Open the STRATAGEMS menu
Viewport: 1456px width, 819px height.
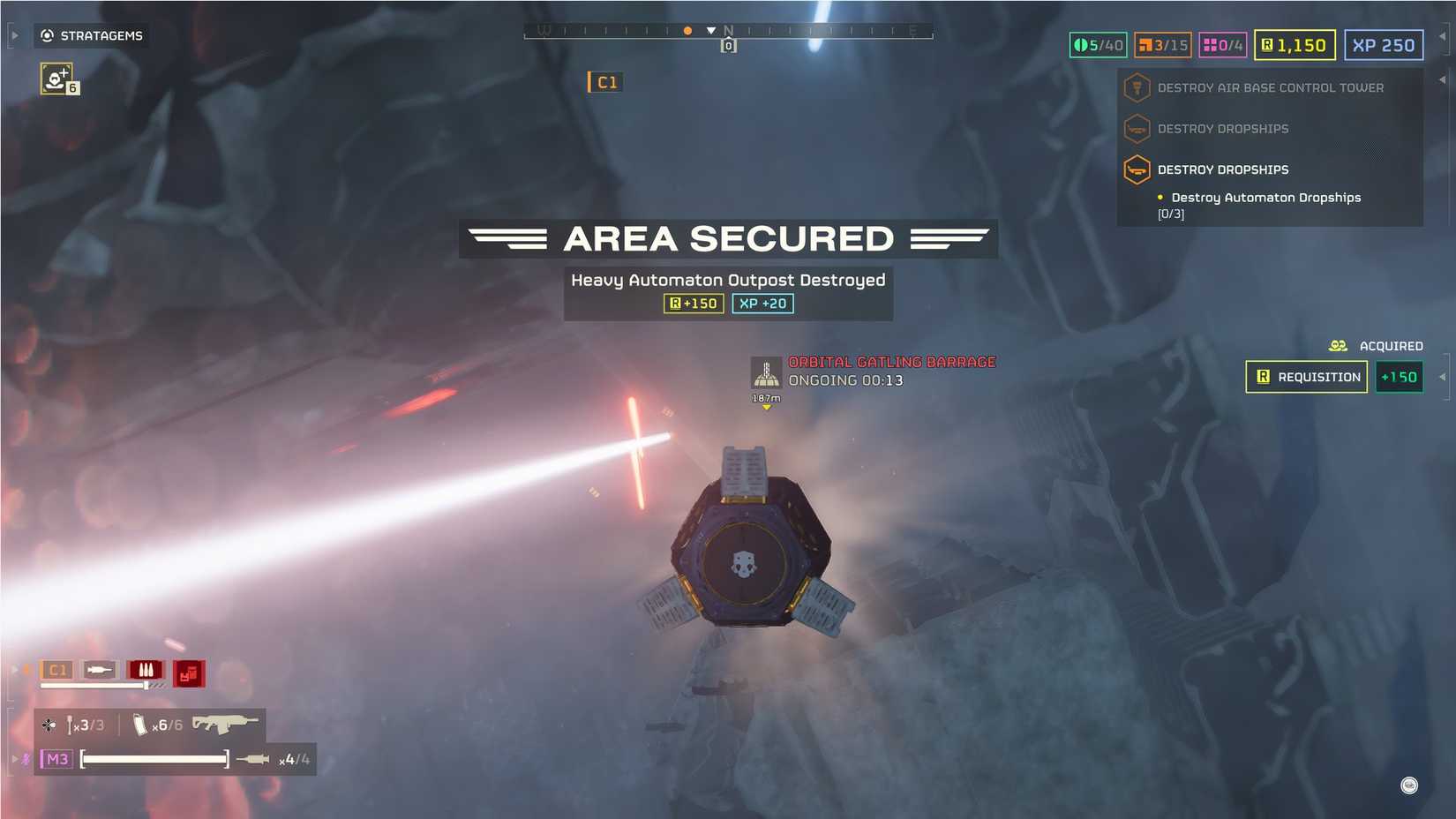(x=91, y=36)
